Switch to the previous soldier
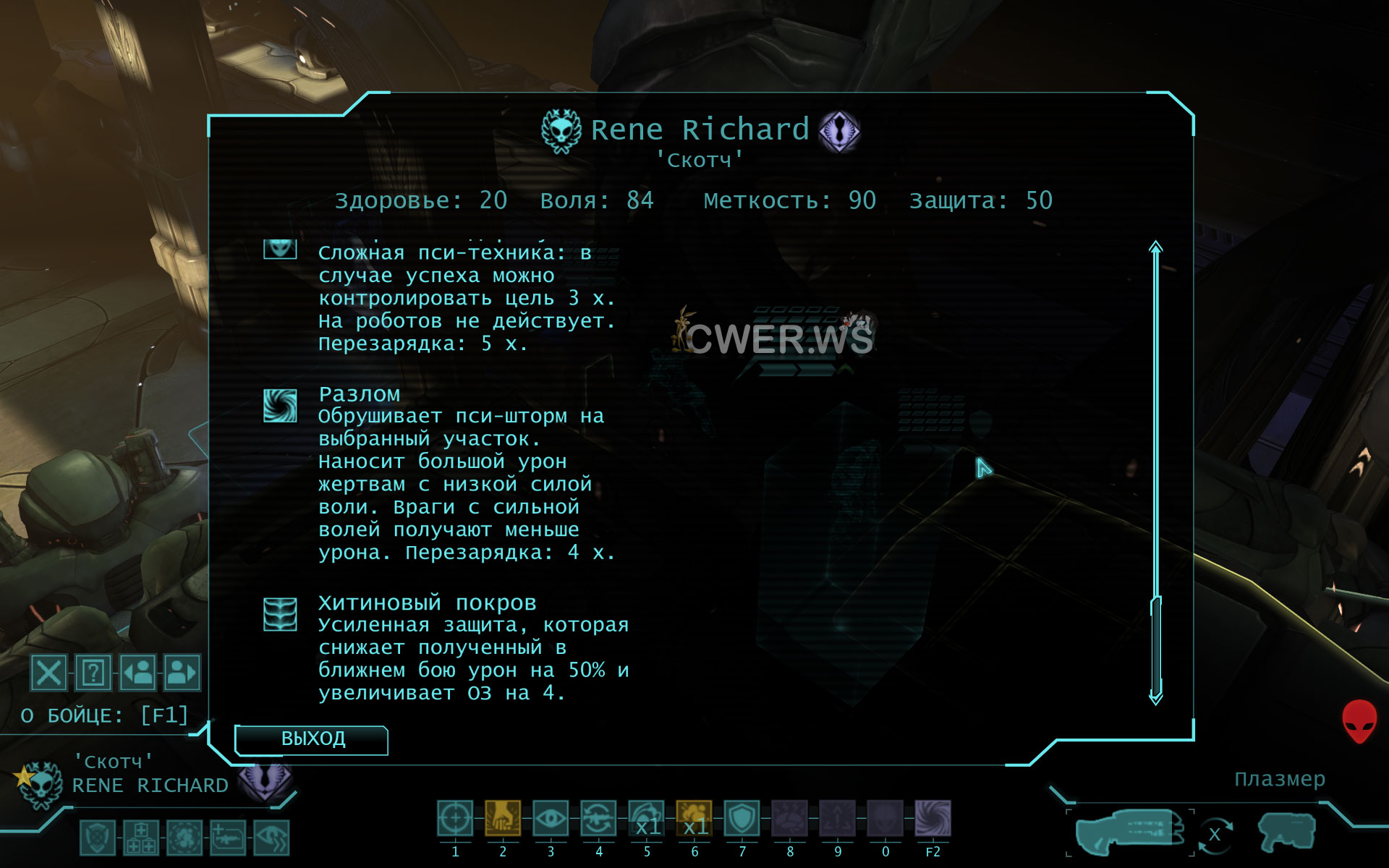 137,673
